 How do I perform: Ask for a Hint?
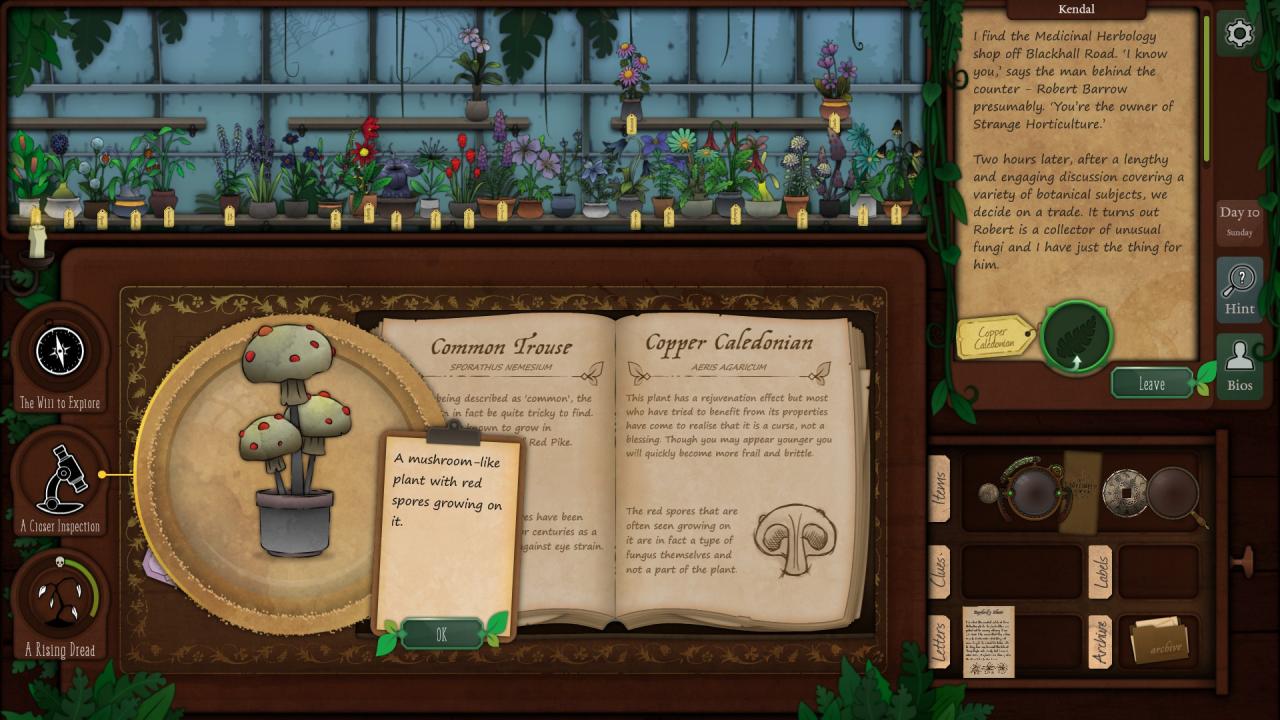click(x=1239, y=290)
